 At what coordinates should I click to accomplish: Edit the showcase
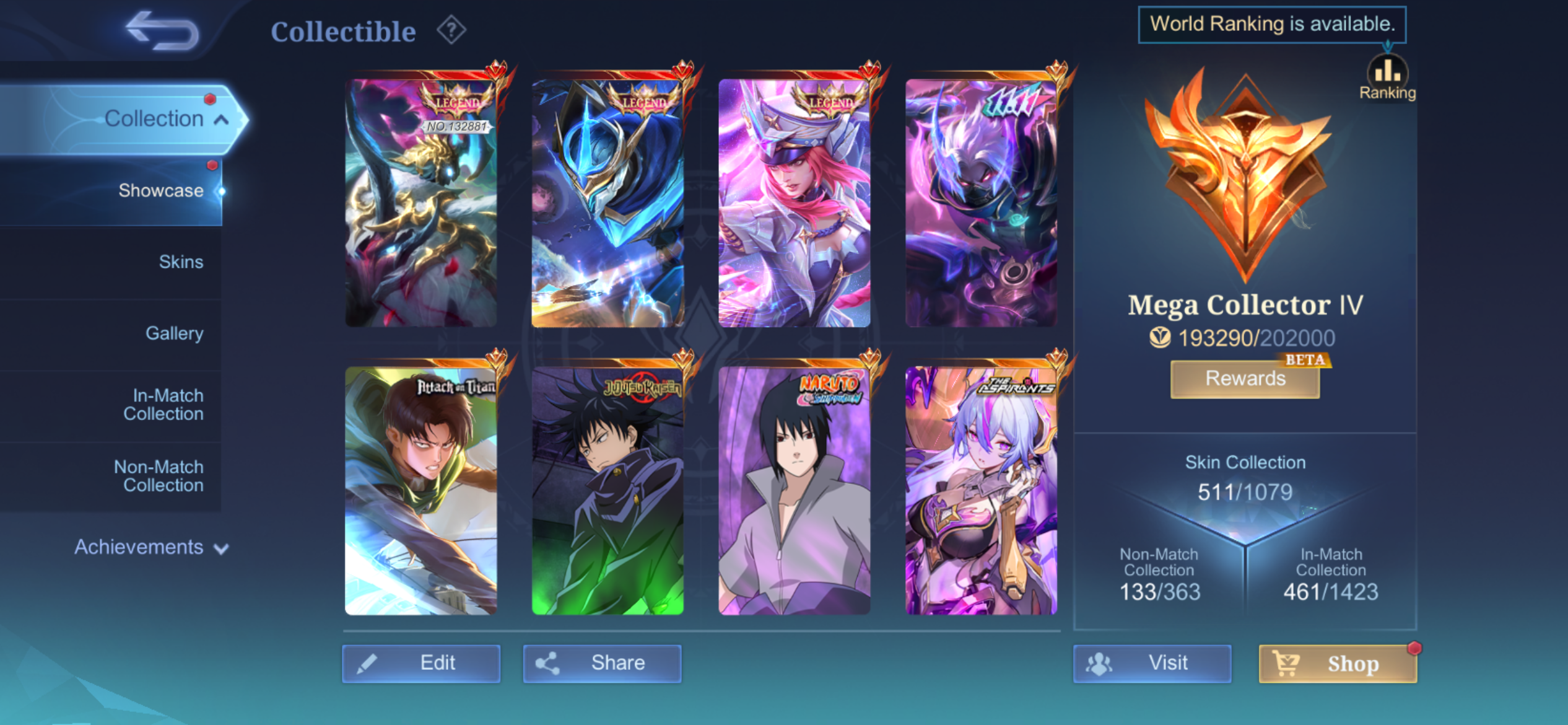point(421,663)
